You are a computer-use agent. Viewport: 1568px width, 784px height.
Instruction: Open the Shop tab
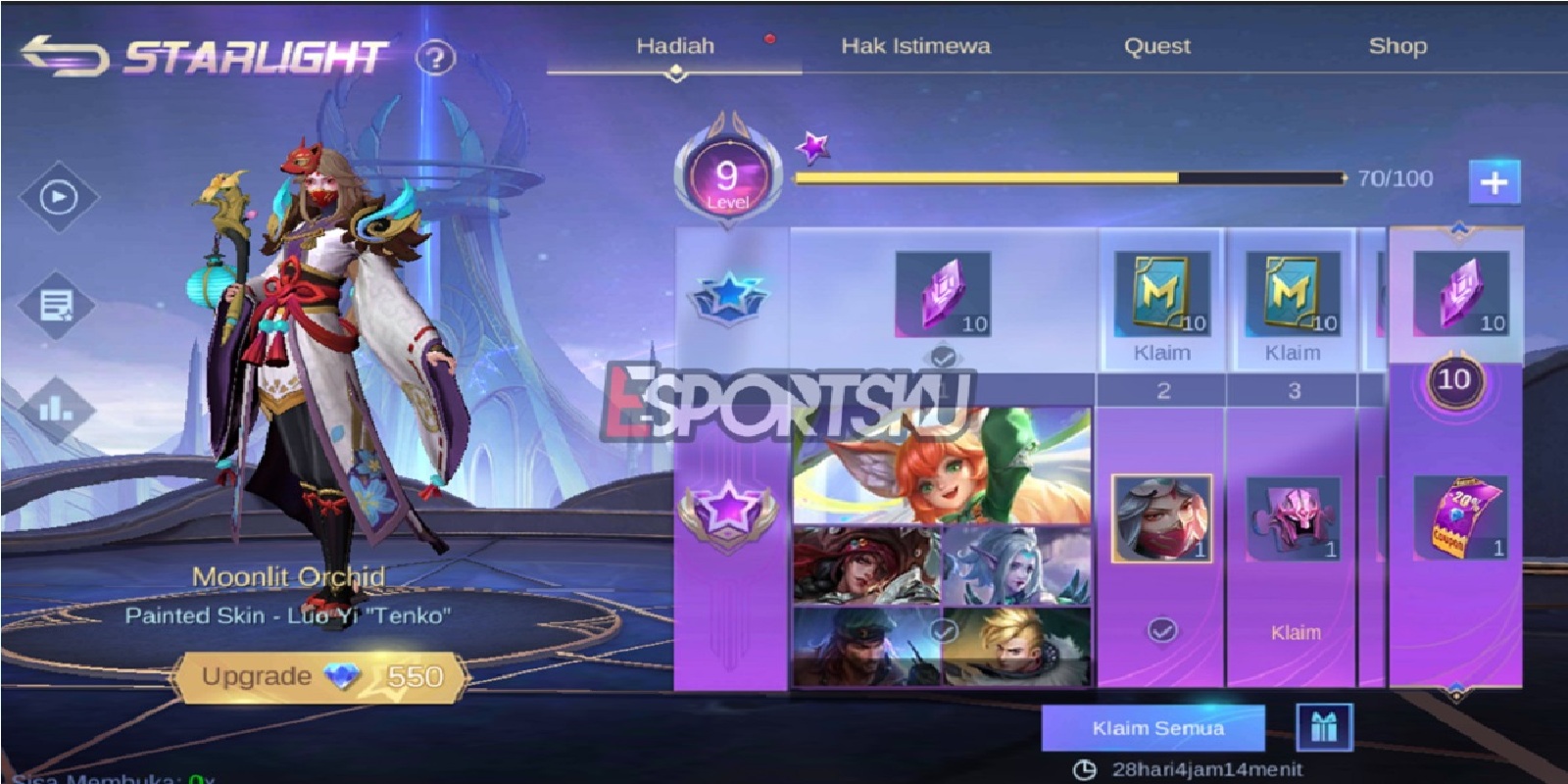point(1399,45)
